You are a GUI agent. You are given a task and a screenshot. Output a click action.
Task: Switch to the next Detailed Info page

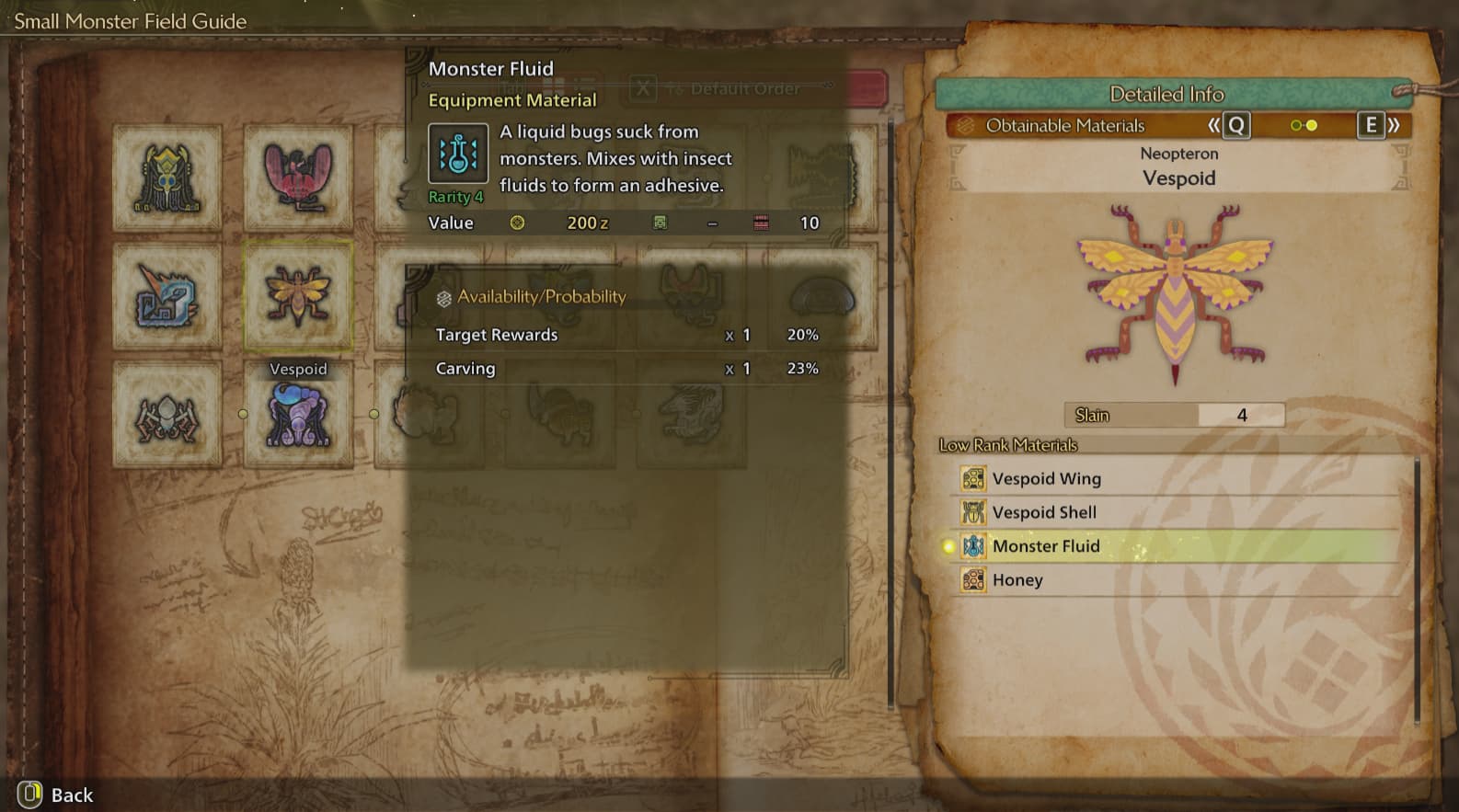[1378, 126]
